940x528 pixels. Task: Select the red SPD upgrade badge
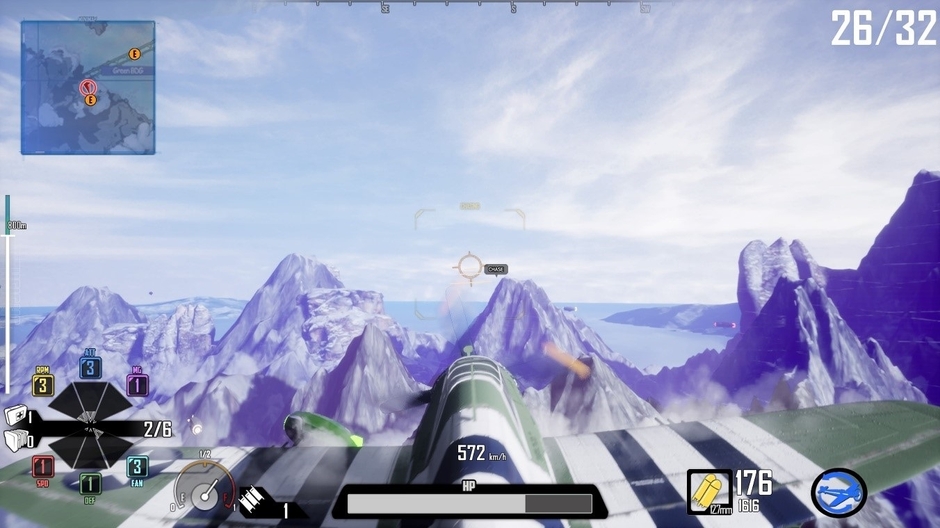coord(42,467)
